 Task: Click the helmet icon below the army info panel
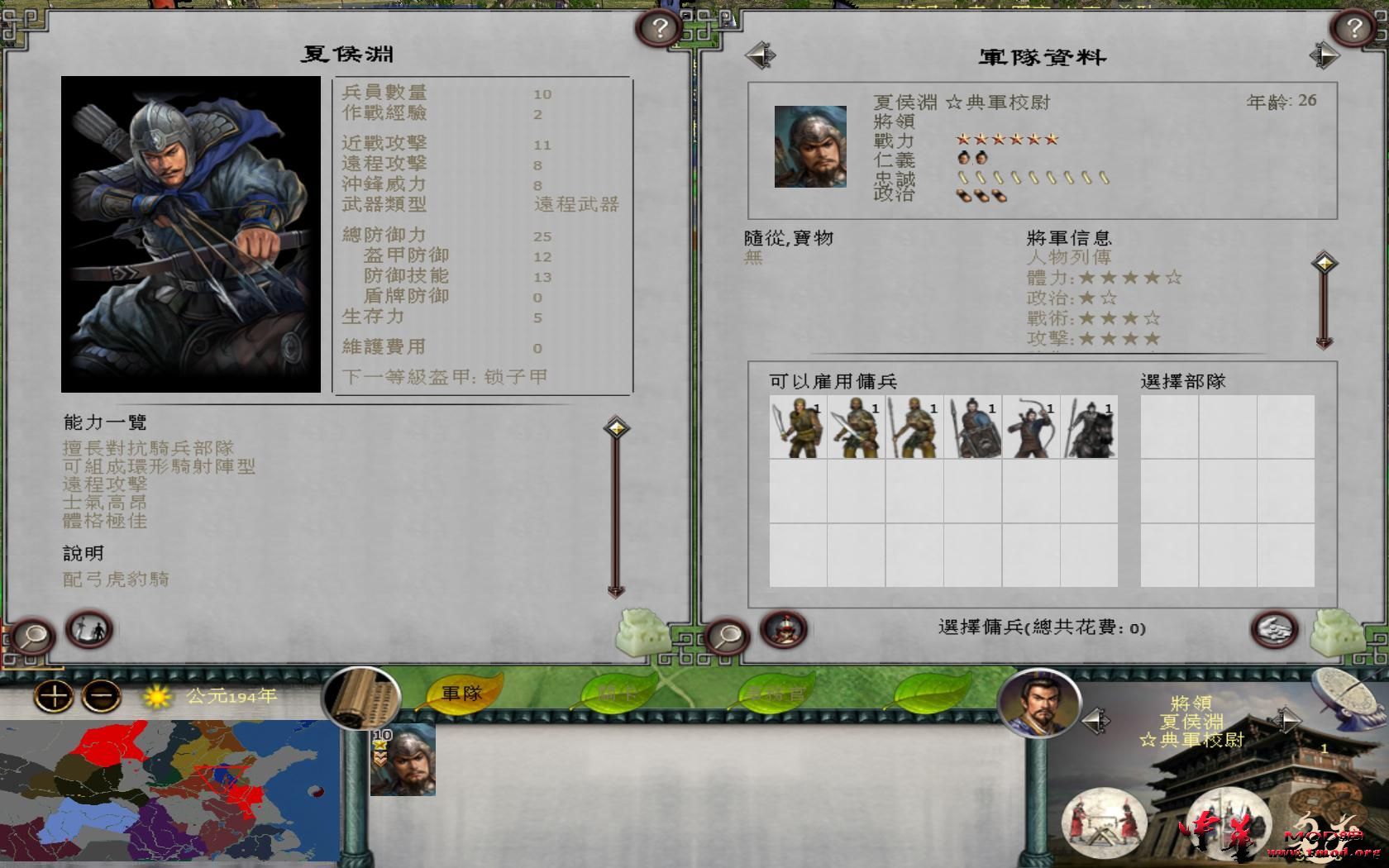[x=783, y=629]
